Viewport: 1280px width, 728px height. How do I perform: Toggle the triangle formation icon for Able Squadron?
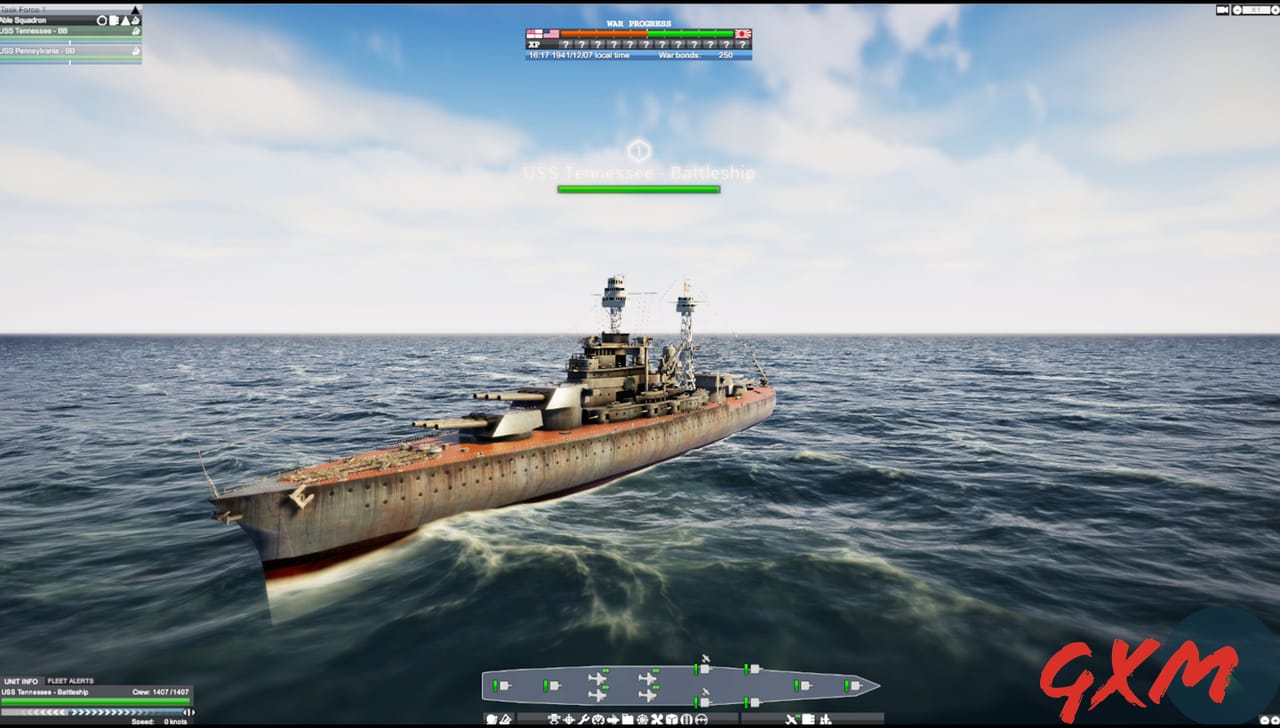click(x=126, y=20)
